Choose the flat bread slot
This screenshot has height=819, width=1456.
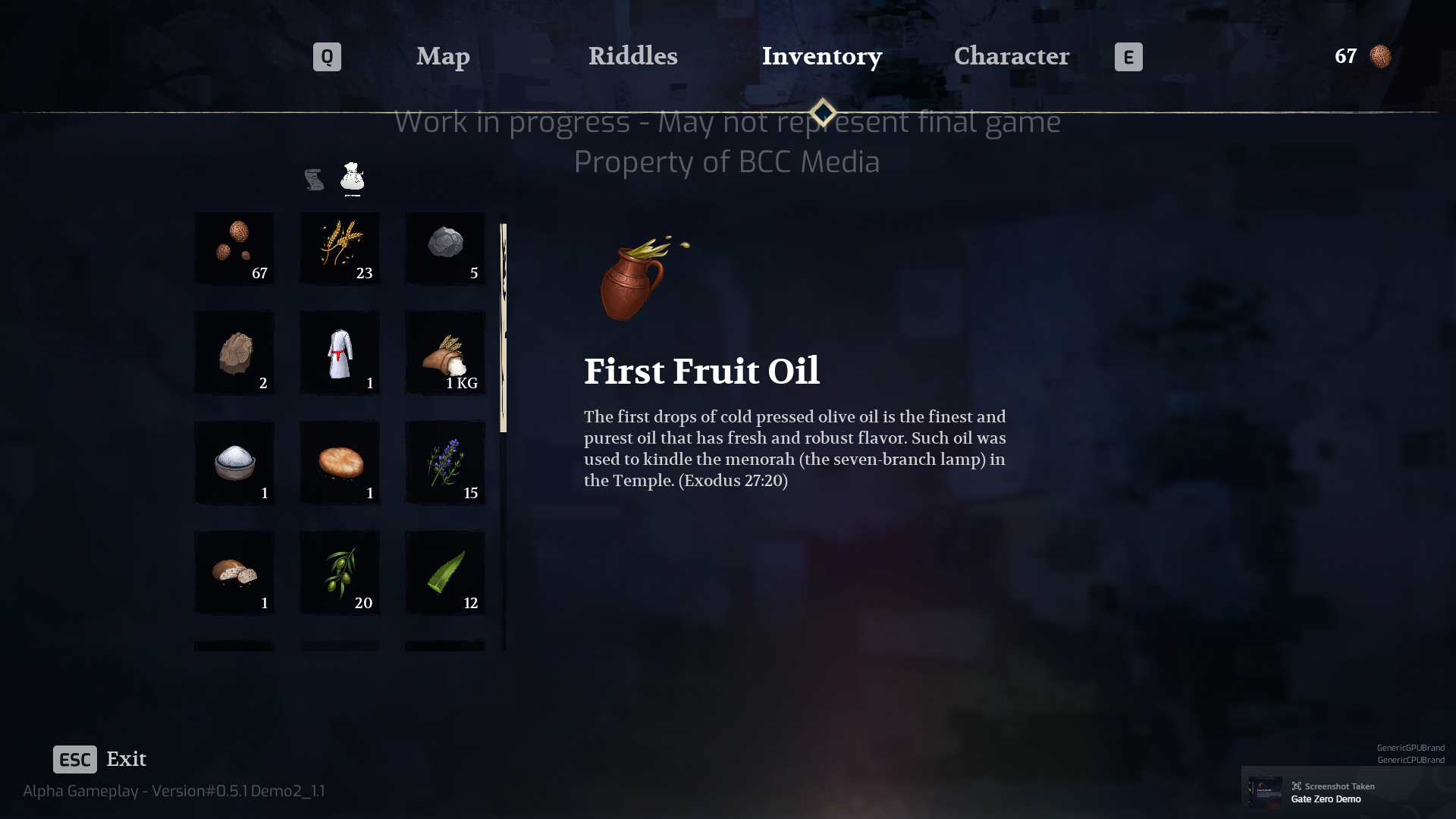(x=340, y=463)
